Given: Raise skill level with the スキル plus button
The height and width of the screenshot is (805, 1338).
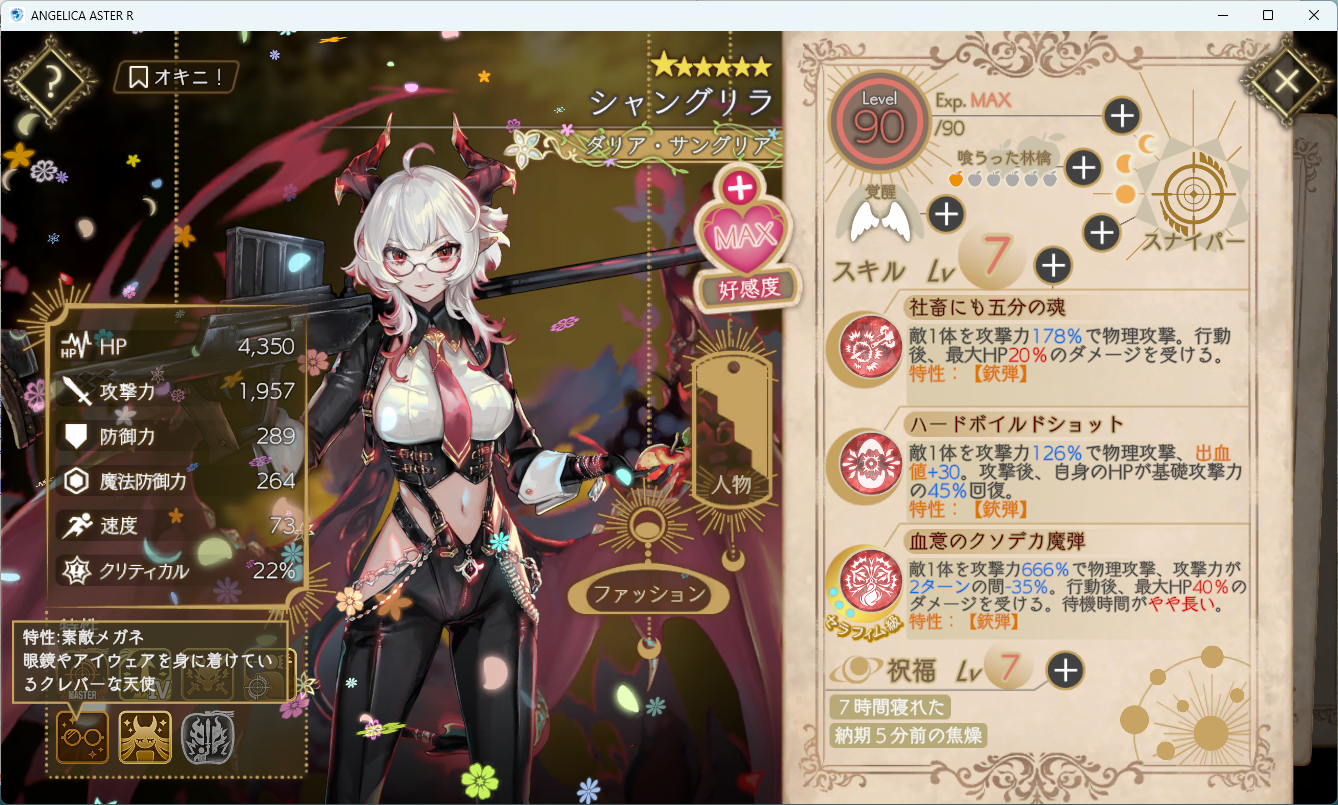Looking at the screenshot, I should pyautogui.click(x=1053, y=265).
